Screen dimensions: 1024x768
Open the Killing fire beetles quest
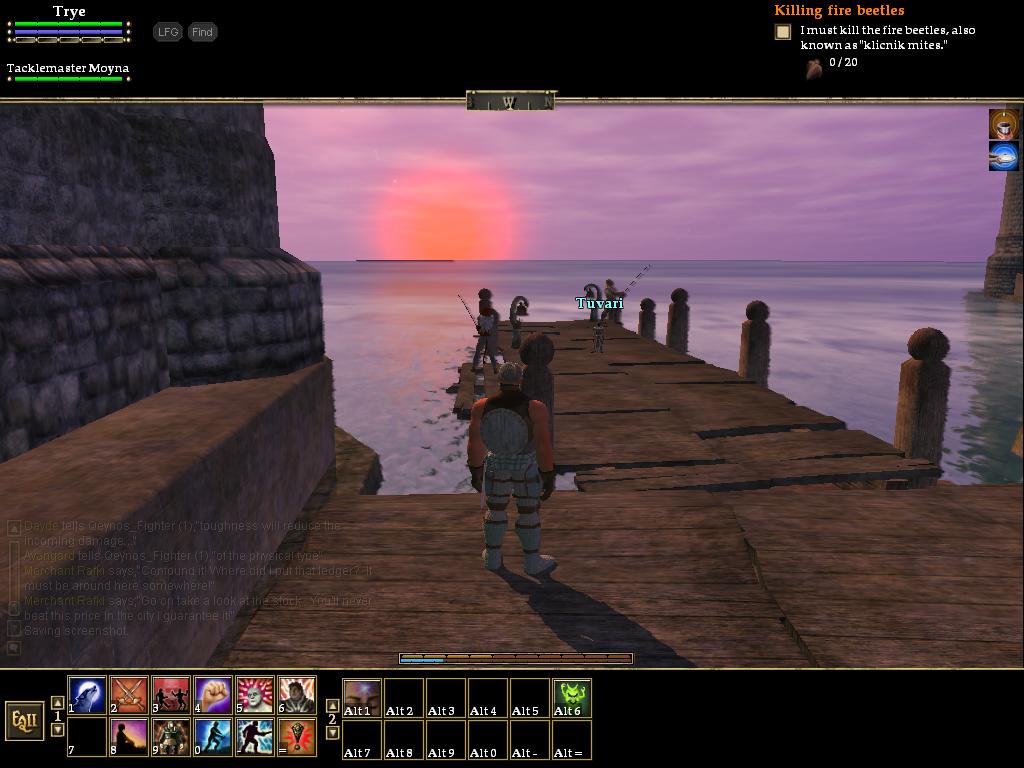click(838, 11)
